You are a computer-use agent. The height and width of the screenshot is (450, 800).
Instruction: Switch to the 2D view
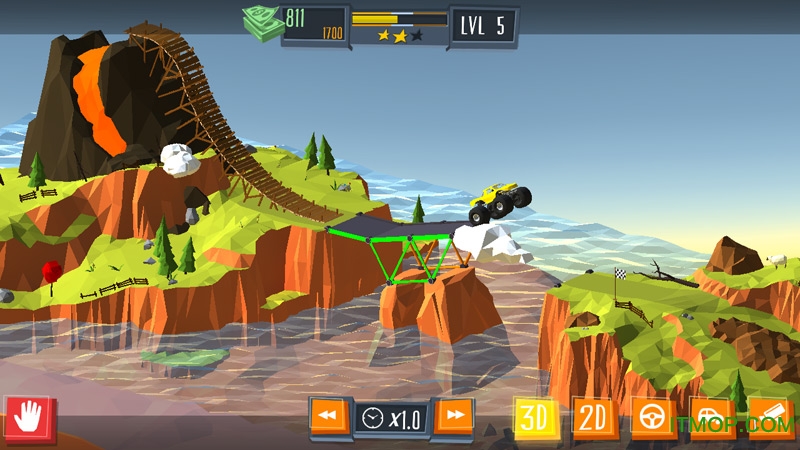594,417
